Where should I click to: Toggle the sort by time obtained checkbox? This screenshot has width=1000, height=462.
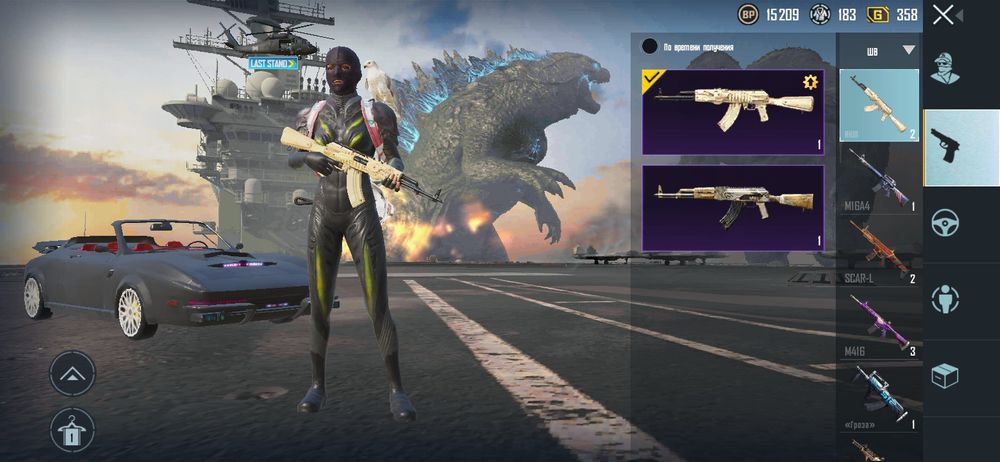pyautogui.click(x=650, y=46)
